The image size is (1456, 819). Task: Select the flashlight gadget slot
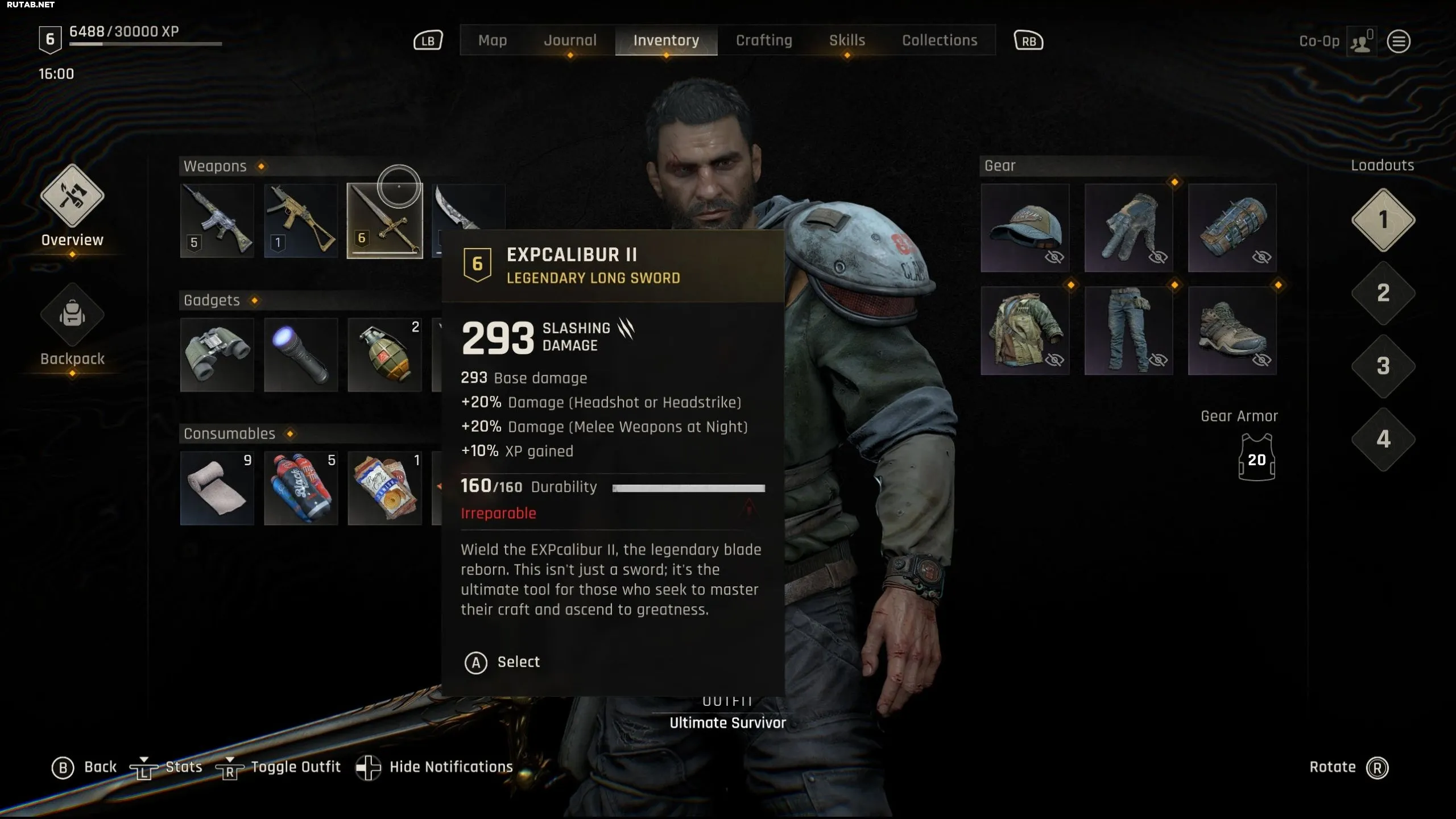point(301,355)
